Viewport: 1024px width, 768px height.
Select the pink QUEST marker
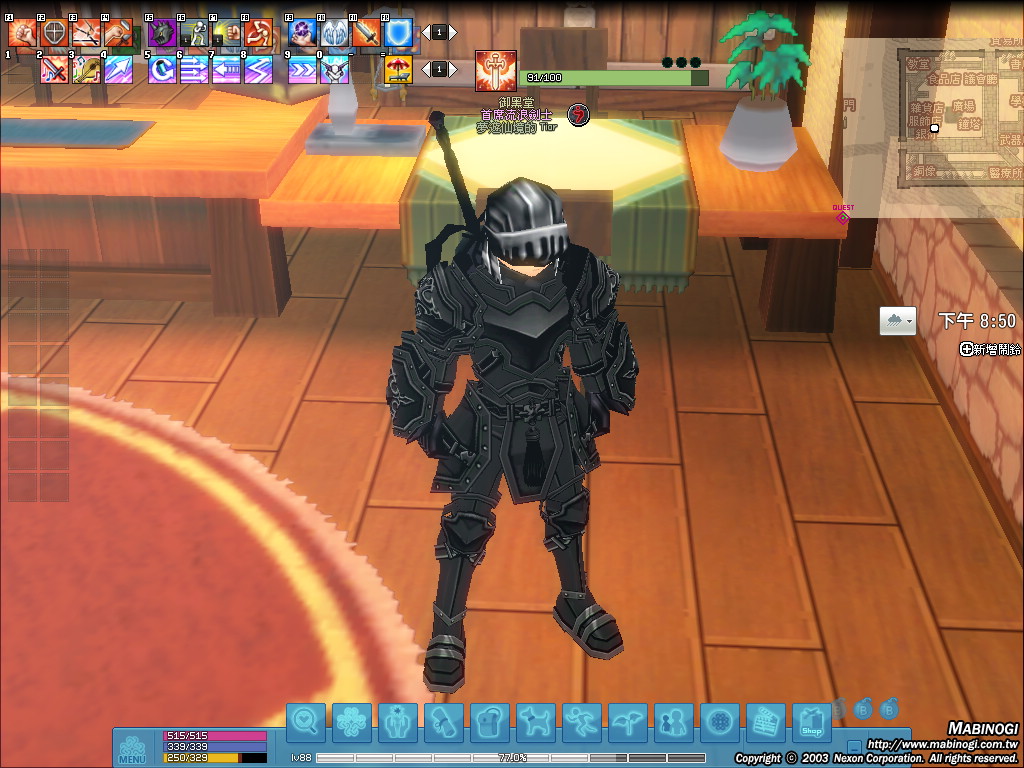point(843,215)
